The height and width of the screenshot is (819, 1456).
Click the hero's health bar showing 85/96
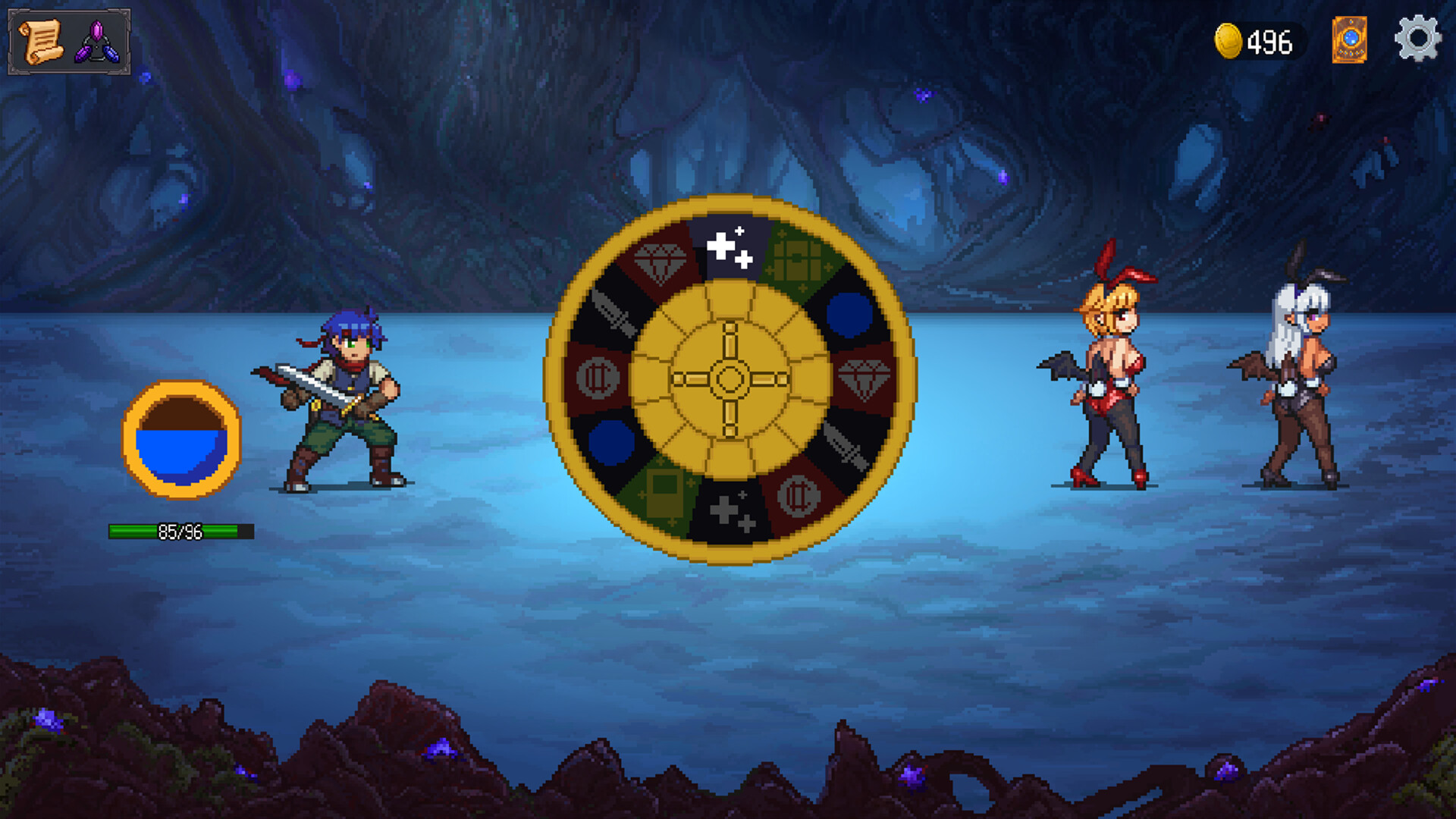180,531
